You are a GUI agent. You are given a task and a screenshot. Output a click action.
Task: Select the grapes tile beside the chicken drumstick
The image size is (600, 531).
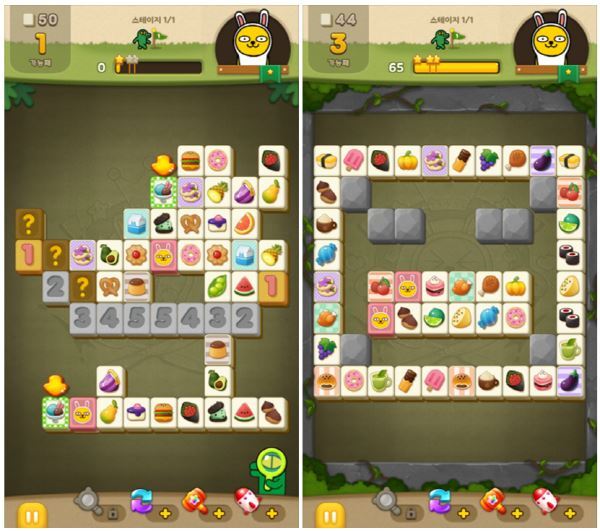[488, 160]
